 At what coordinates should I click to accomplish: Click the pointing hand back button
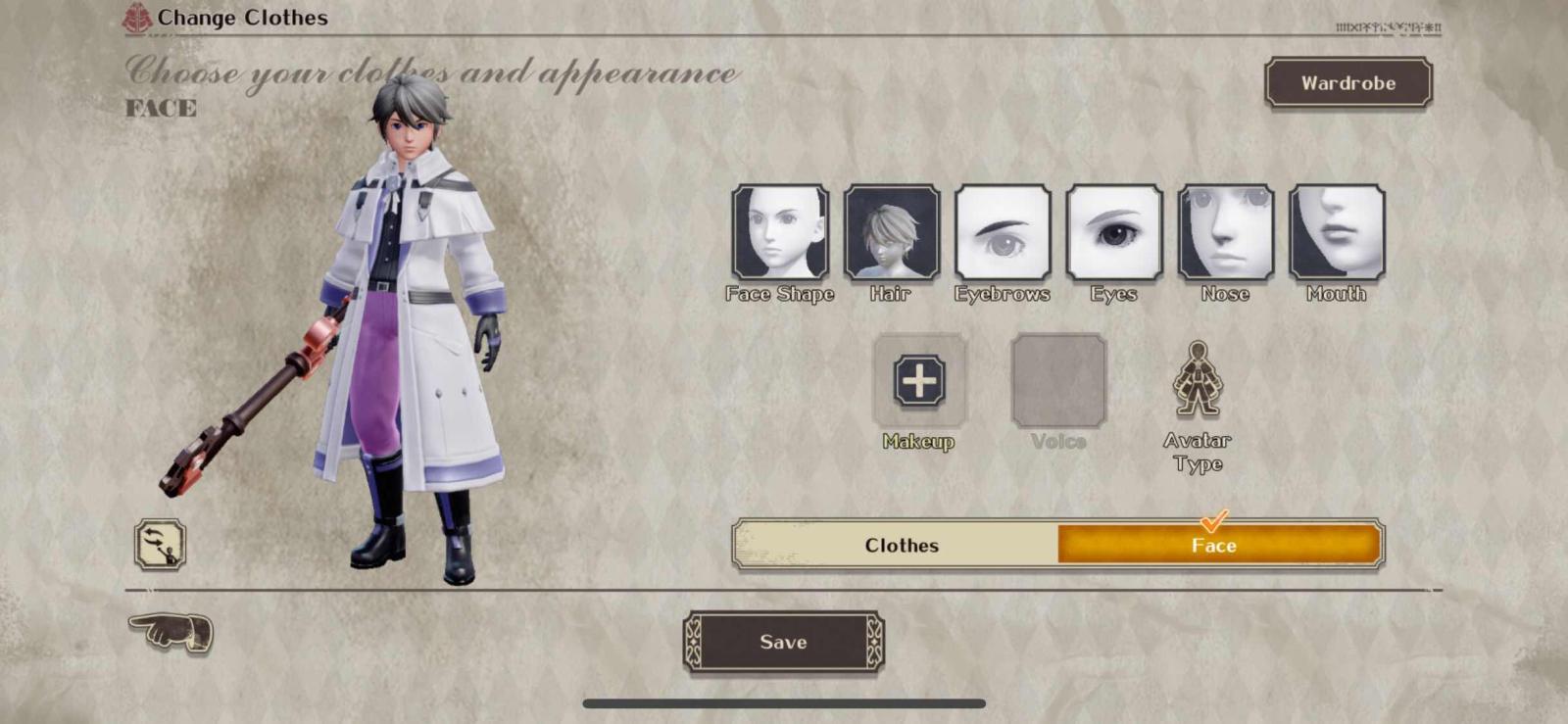click(171, 631)
